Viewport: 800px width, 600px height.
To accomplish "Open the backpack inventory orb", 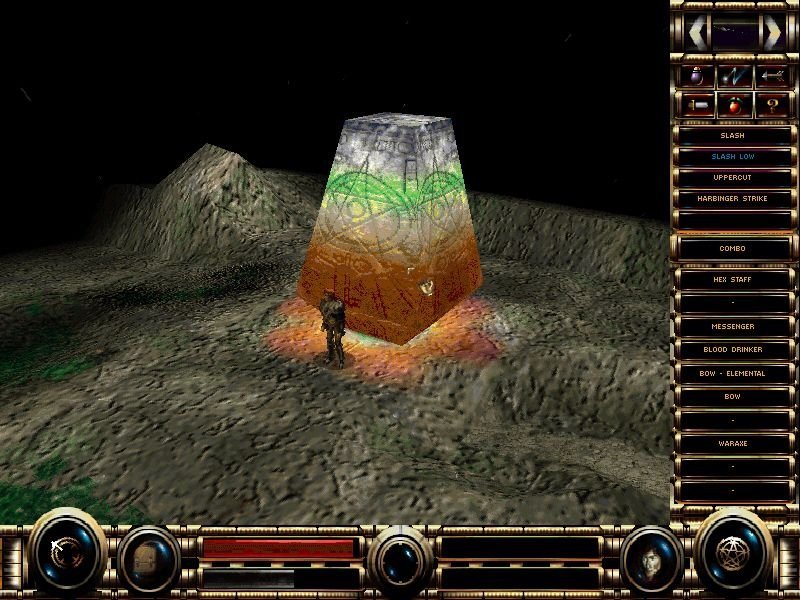I will [x=149, y=556].
